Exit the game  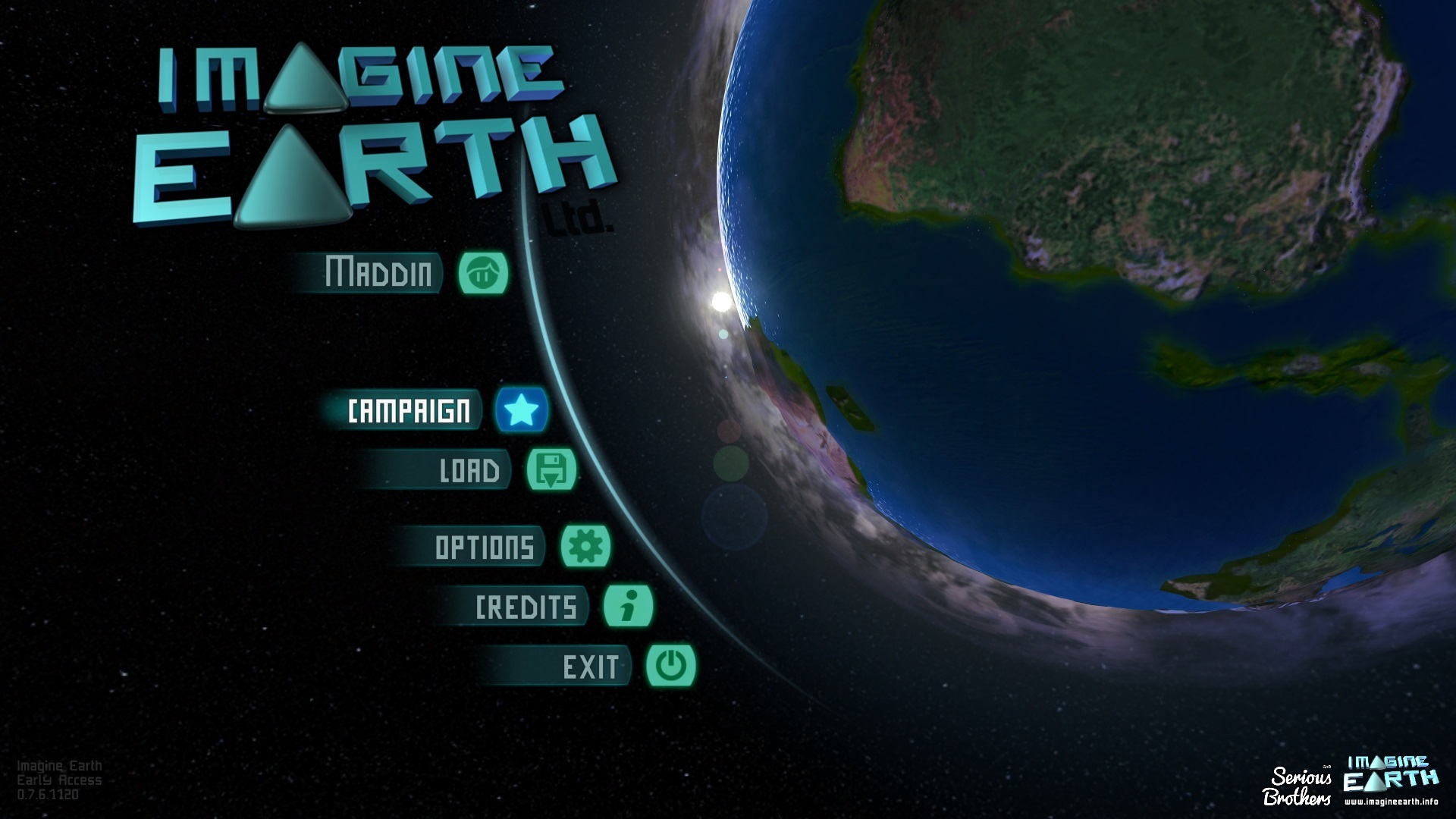pos(589,667)
